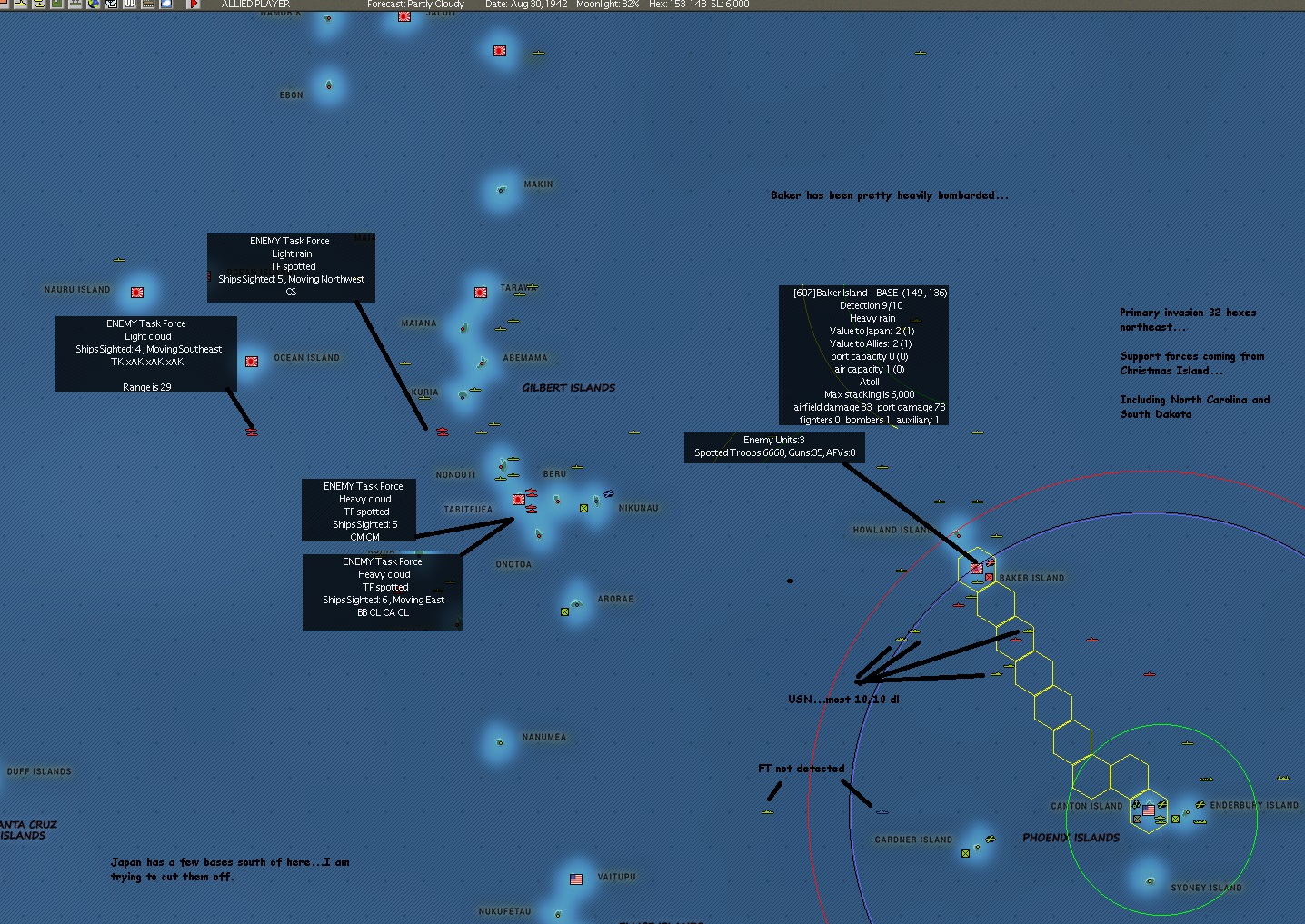
Task: Click the UP reinforcements toolbar icon
Action: coord(130,5)
